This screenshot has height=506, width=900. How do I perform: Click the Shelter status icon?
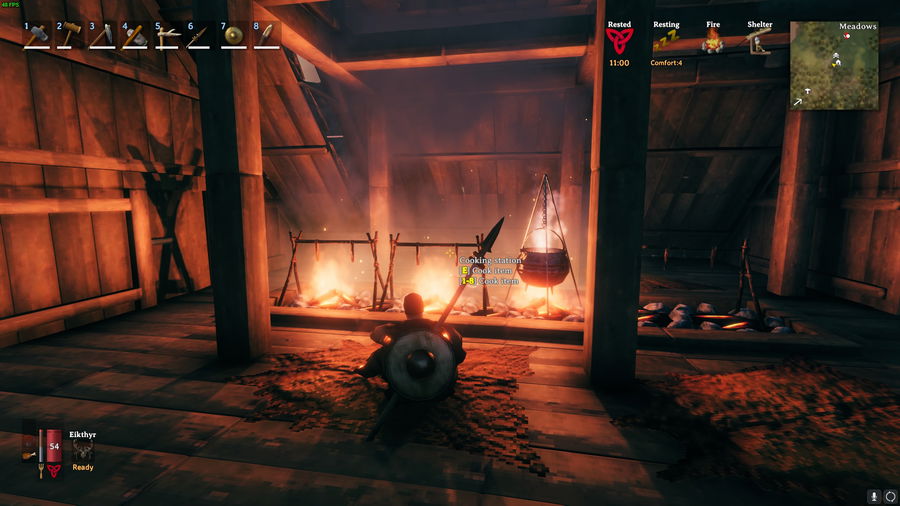[759, 41]
